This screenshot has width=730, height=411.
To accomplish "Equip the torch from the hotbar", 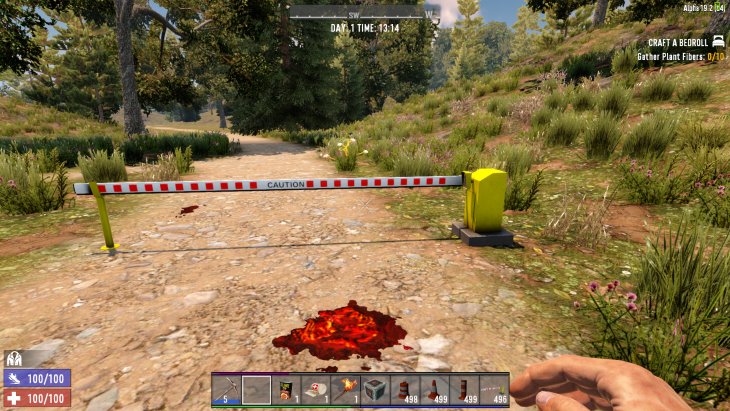I will point(346,389).
